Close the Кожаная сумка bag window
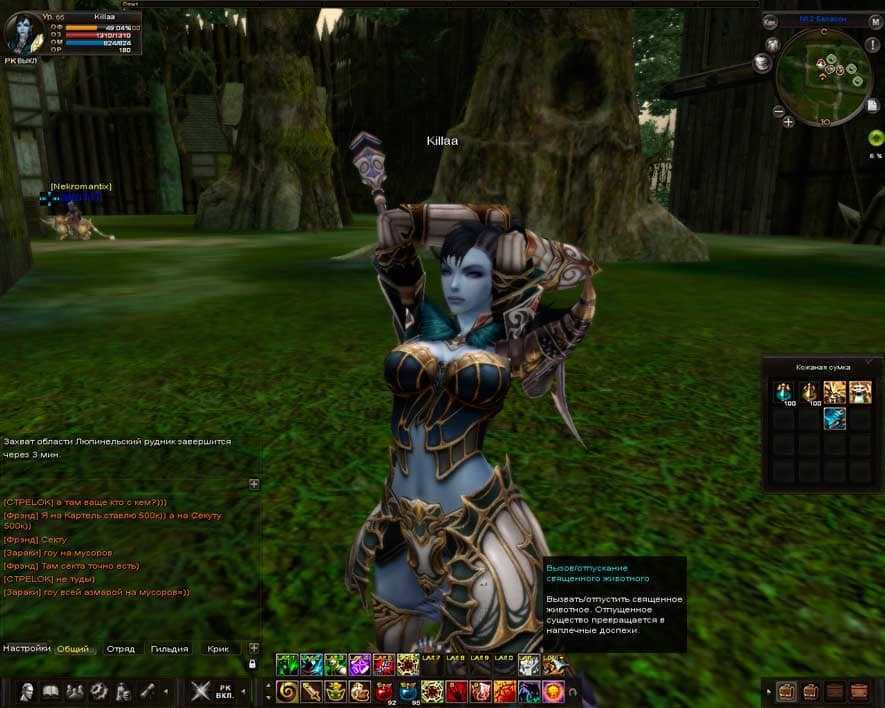The height and width of the screenshot is (708, 885). pyautogui.click(x=869, y=359)
